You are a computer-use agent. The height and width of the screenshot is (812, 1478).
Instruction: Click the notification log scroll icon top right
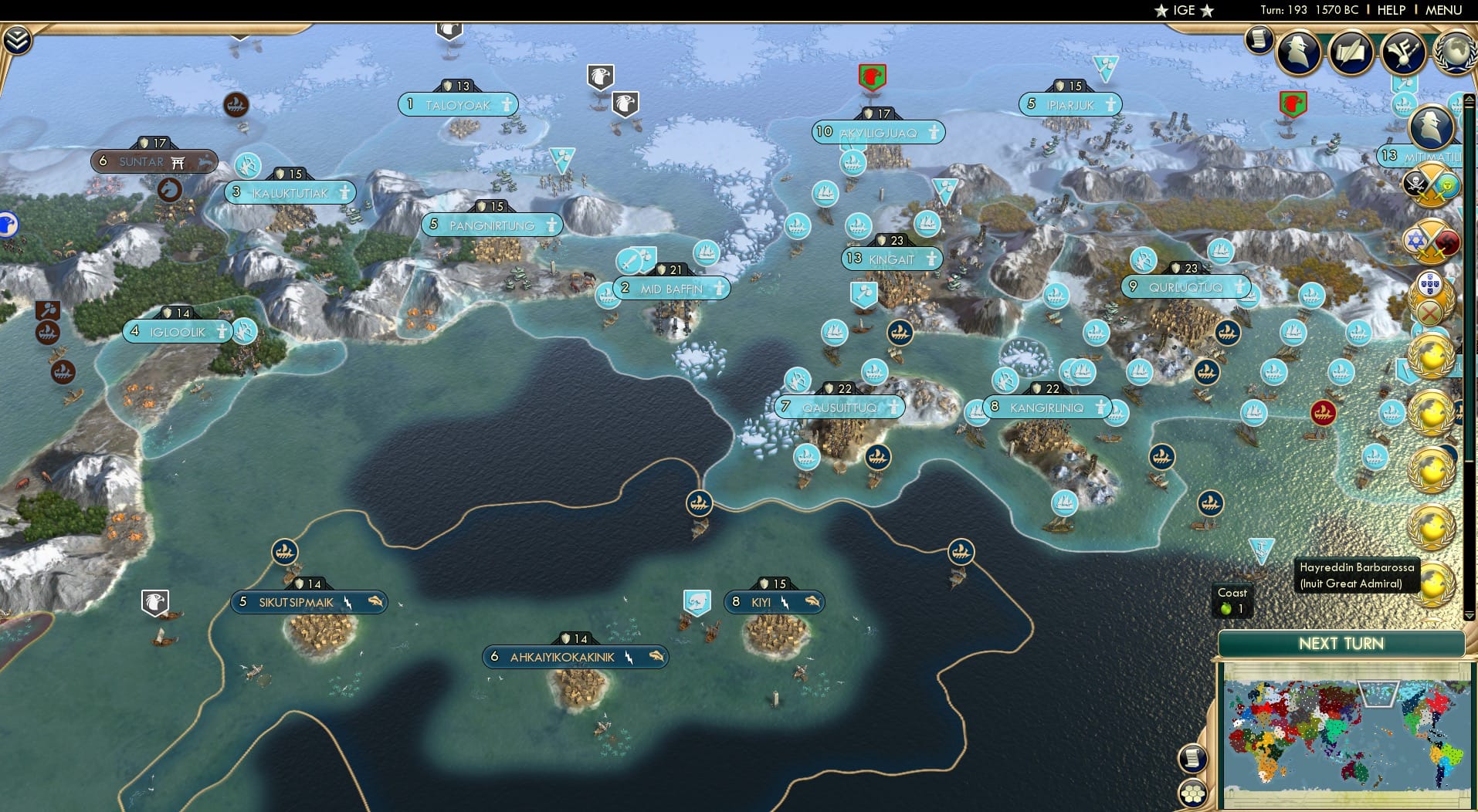coord(1257,41)
